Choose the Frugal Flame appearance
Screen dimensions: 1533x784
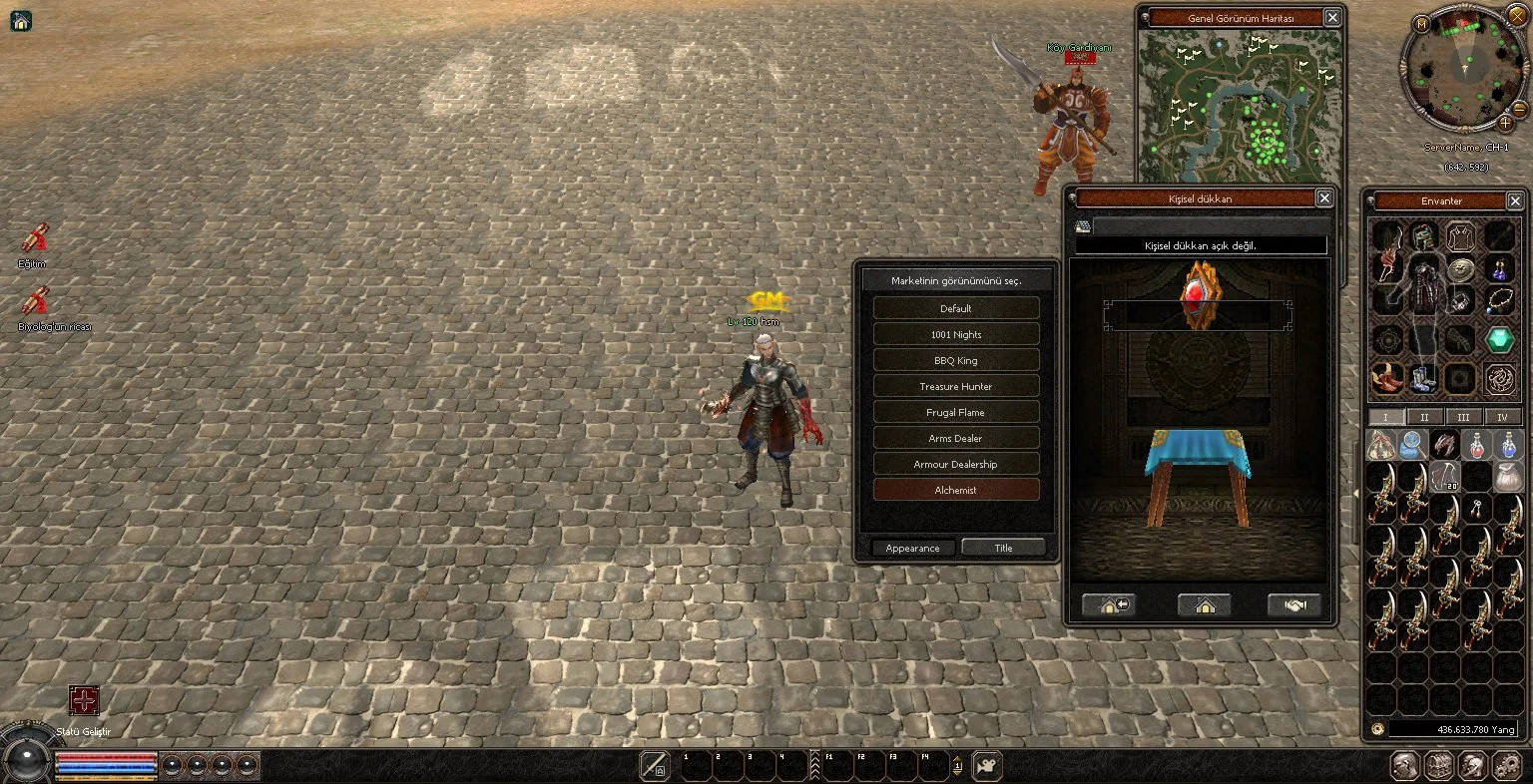[955, 412]
